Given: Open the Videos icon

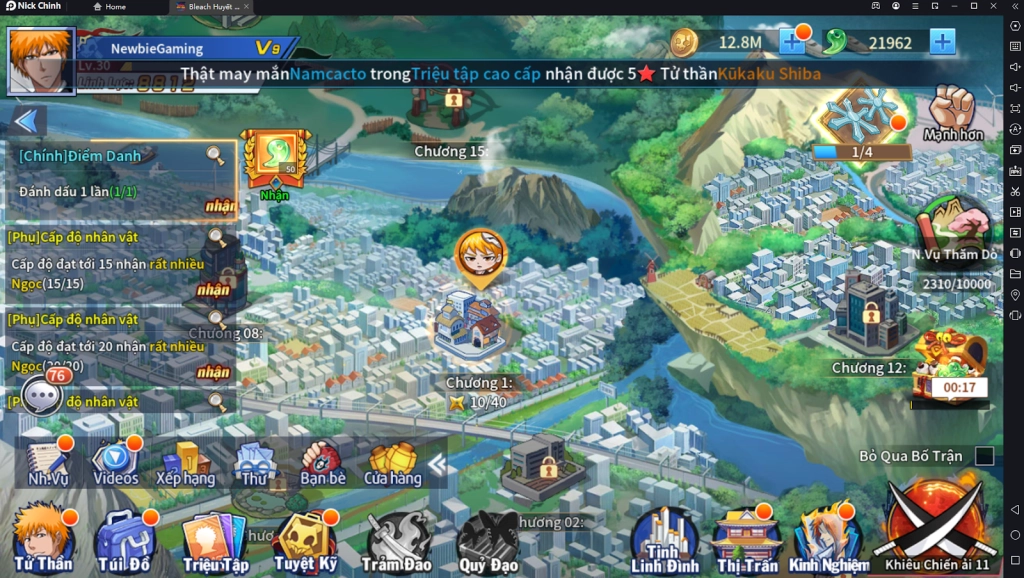Looking at the screenshot, I should click(115, 461).
